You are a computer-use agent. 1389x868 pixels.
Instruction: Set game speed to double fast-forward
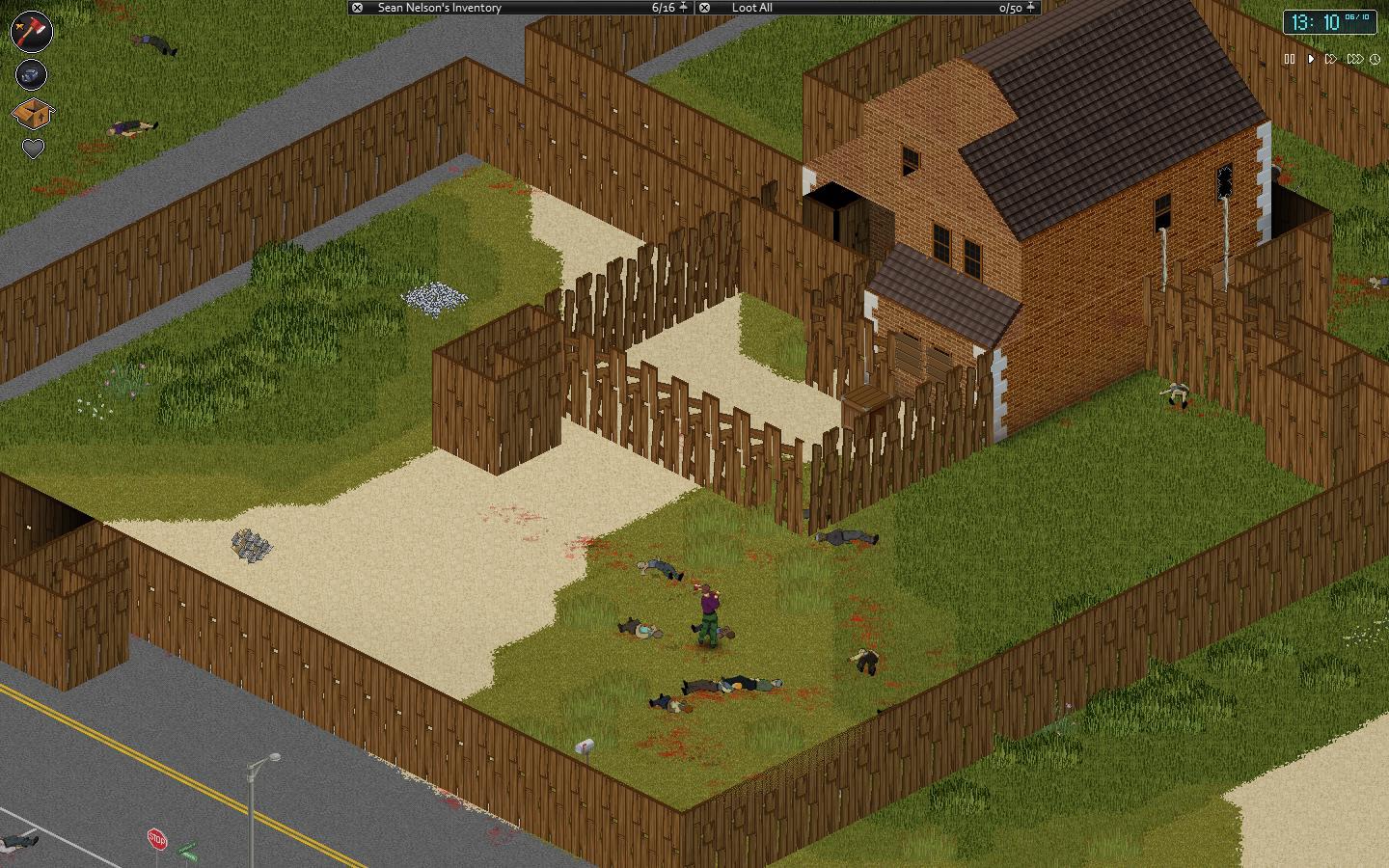[x=1331, y=59]
